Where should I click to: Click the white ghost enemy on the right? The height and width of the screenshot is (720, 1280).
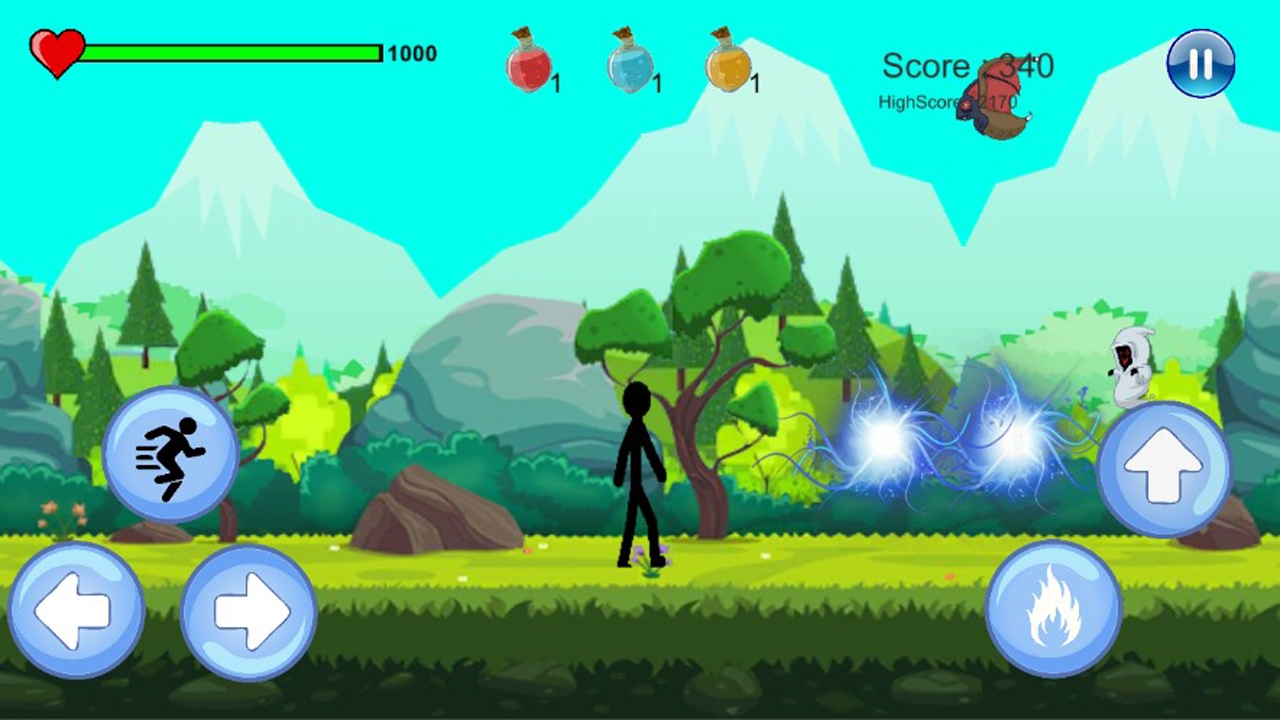[x=1129, y=365]
